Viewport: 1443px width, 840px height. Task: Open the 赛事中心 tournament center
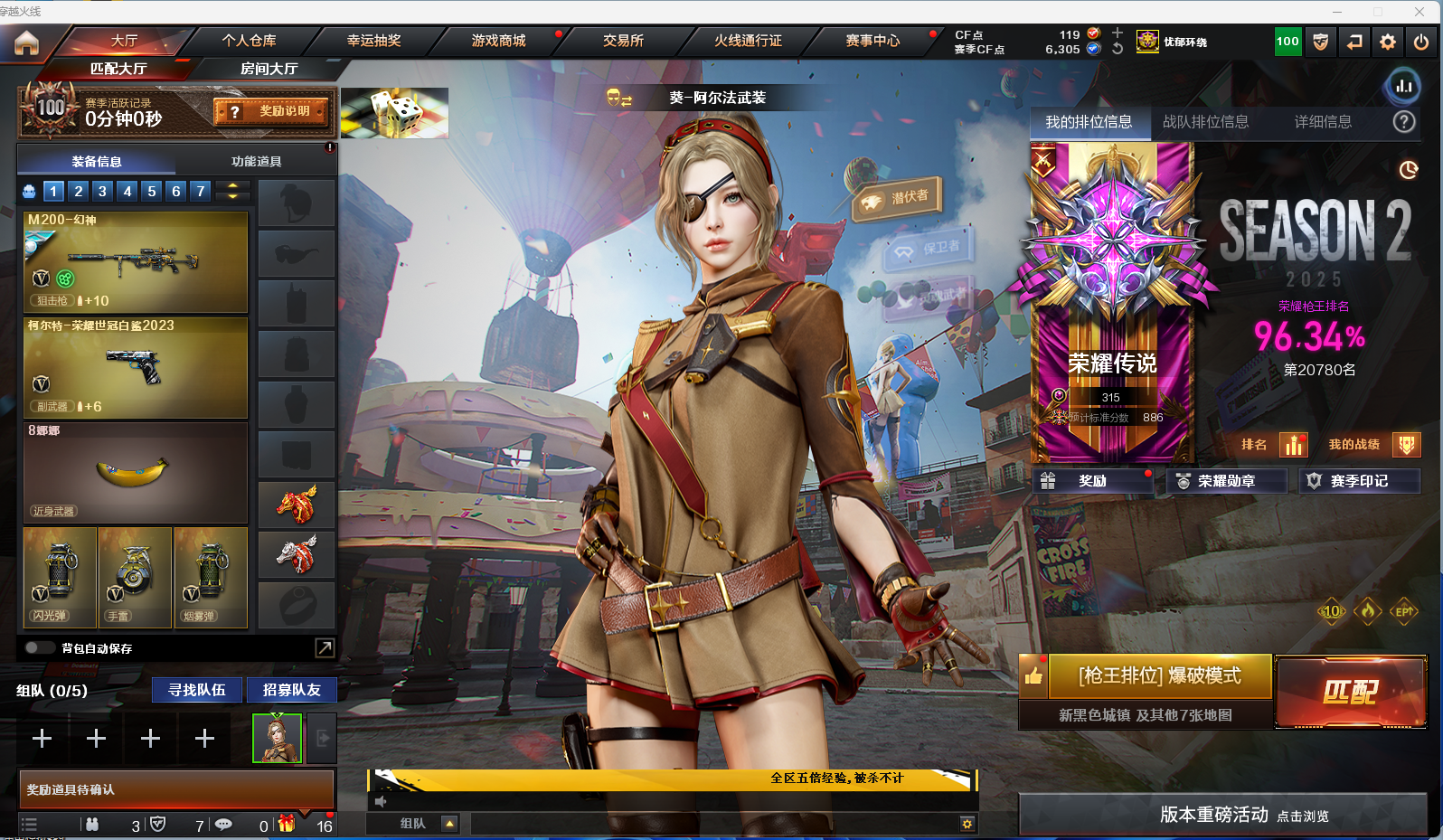pos(872,41)
